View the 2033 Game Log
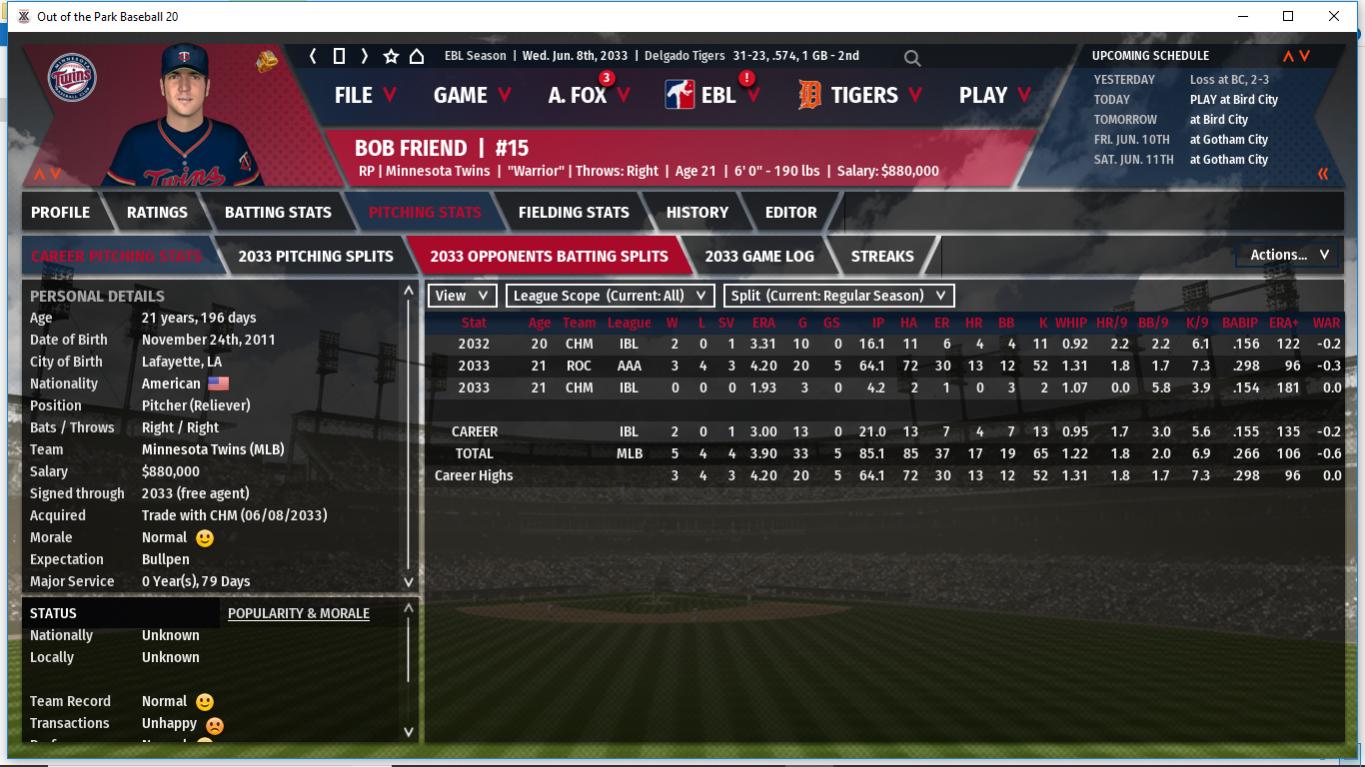 coord(759,256)
